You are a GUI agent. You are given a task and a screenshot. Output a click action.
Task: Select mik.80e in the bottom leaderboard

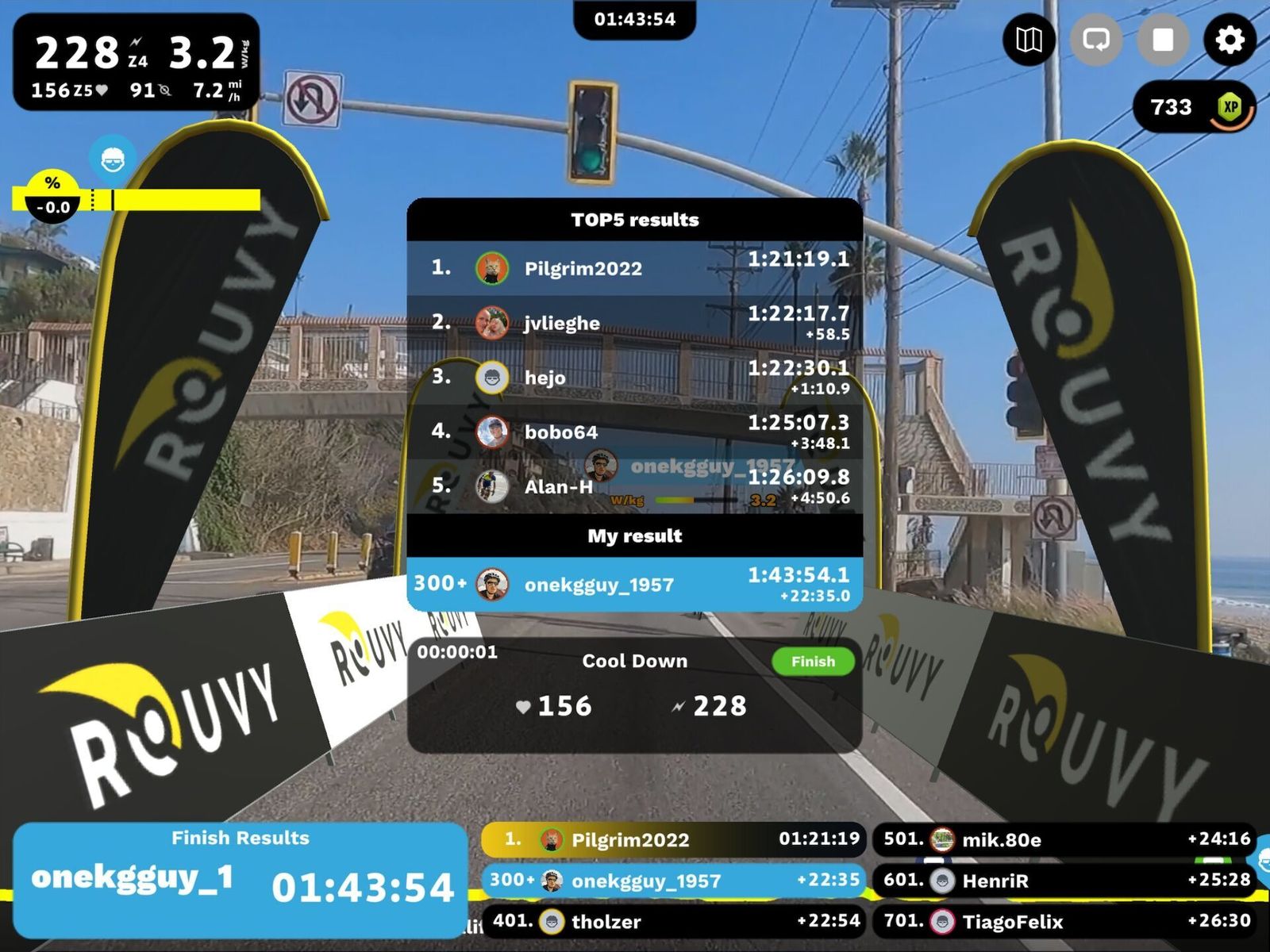1064,839
